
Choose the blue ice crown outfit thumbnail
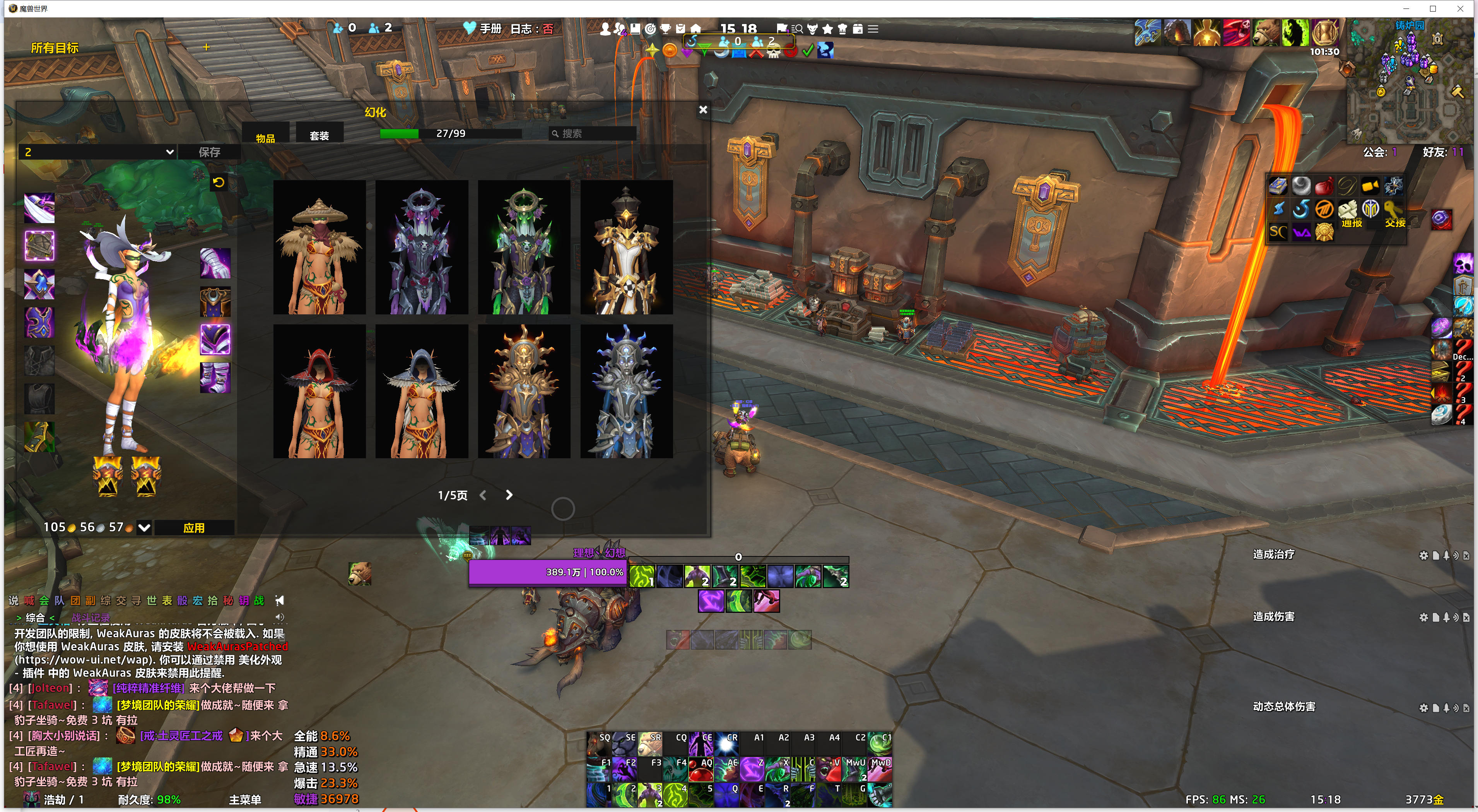click(x=626, y=391)
